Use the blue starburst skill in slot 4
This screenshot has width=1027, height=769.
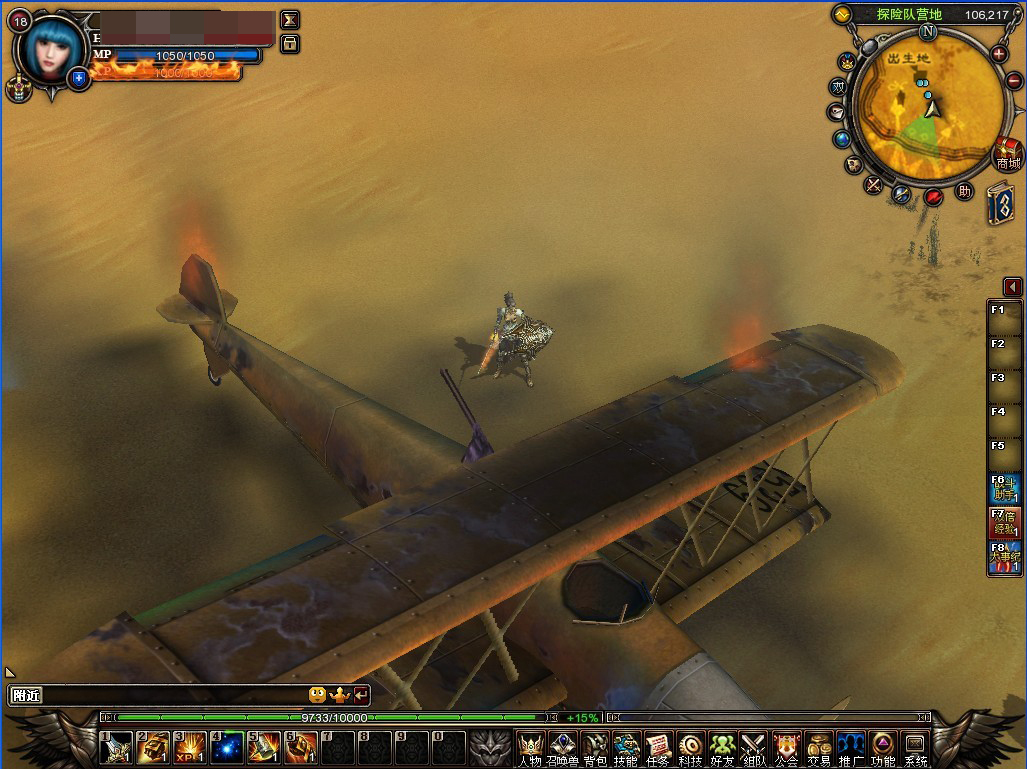pos(225,747)
